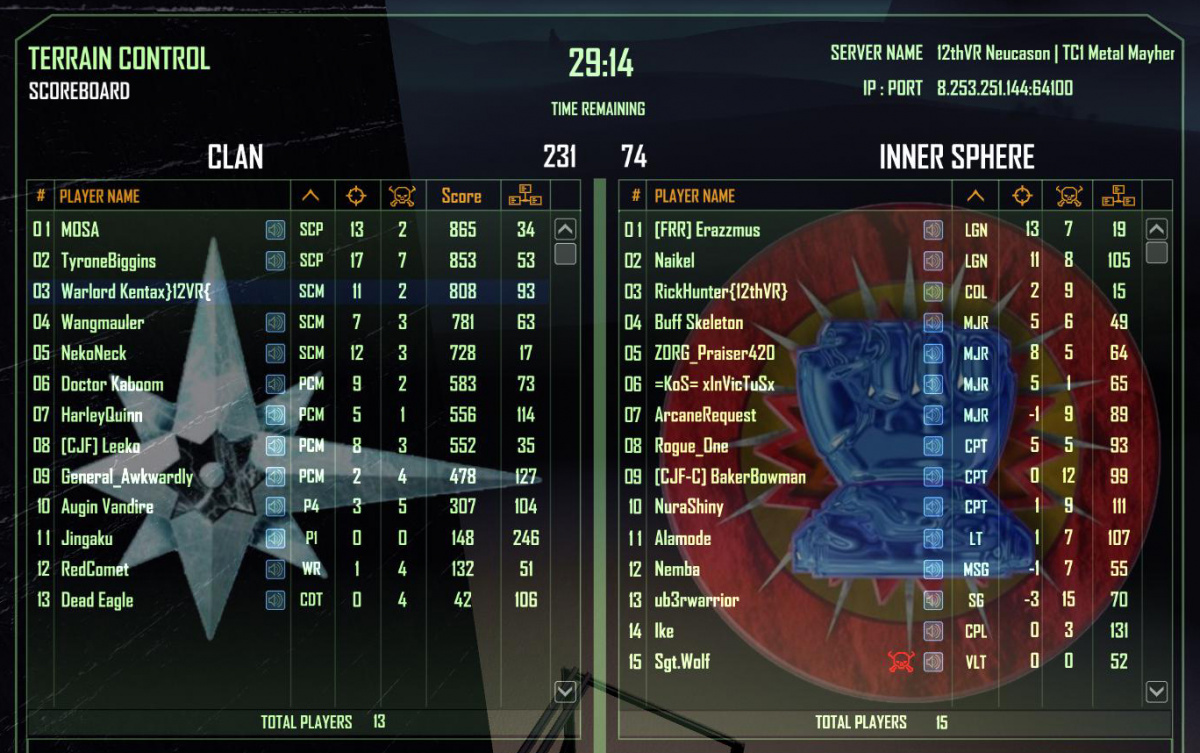Image resolution: width=1200 pixels, height=753 pixels.
Task: Sort Clan table by Score column
Action: coord(461,196)
